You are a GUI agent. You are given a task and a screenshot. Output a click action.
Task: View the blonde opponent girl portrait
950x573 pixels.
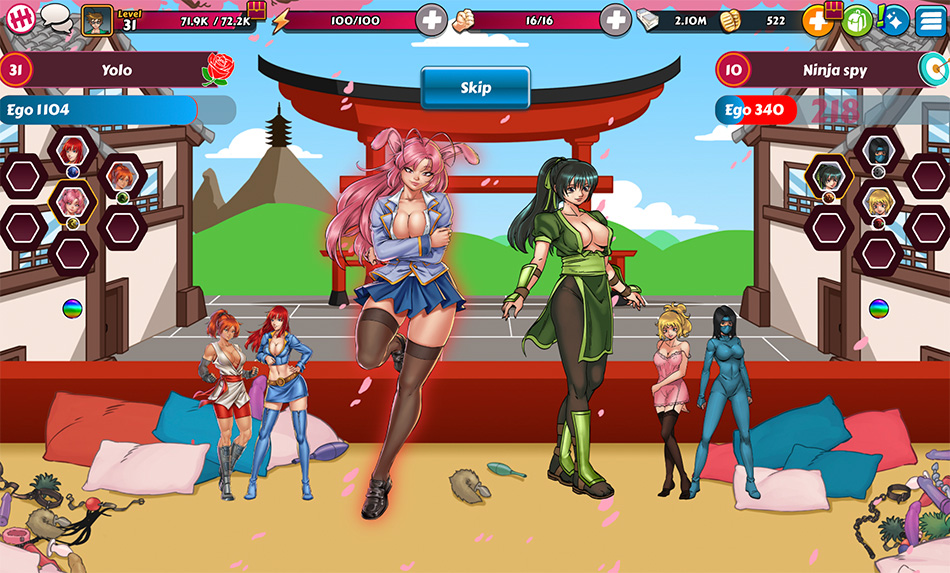[877, 203]
